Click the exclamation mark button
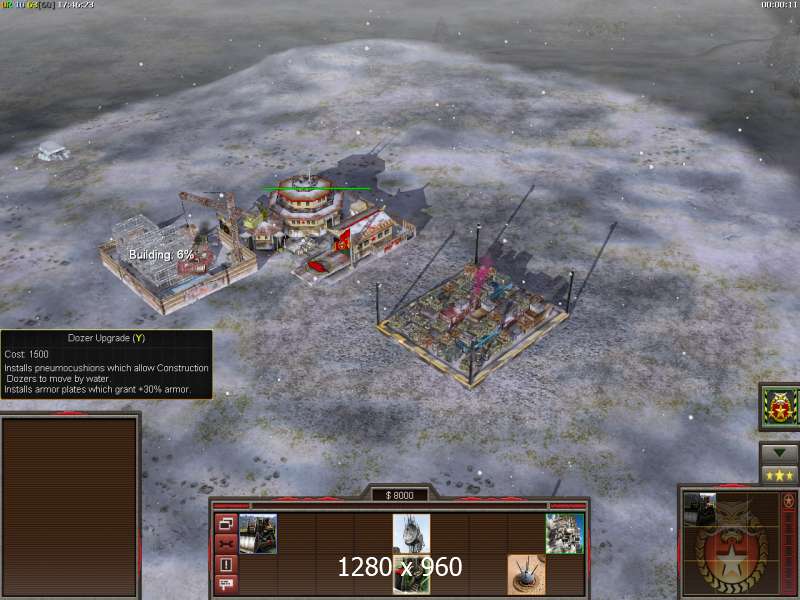 coord(226,564)
